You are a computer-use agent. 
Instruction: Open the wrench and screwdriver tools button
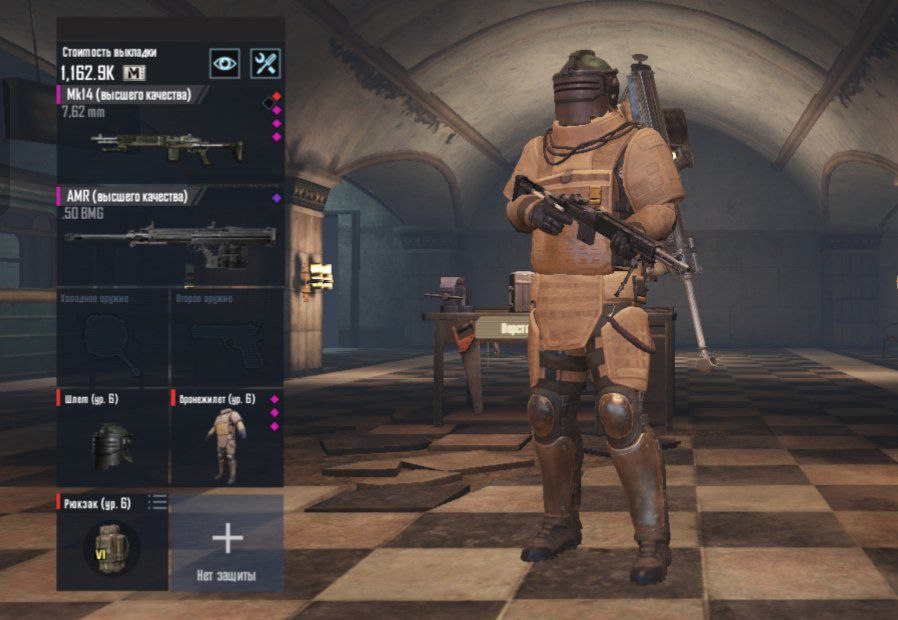point(265,64)
